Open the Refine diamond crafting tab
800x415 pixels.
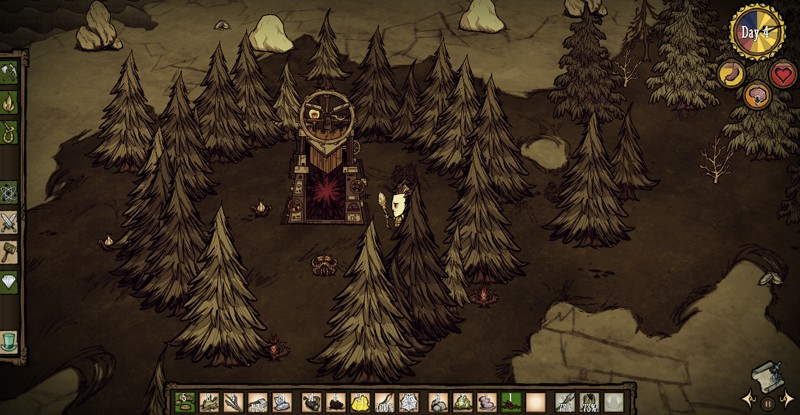pos(10,280)
